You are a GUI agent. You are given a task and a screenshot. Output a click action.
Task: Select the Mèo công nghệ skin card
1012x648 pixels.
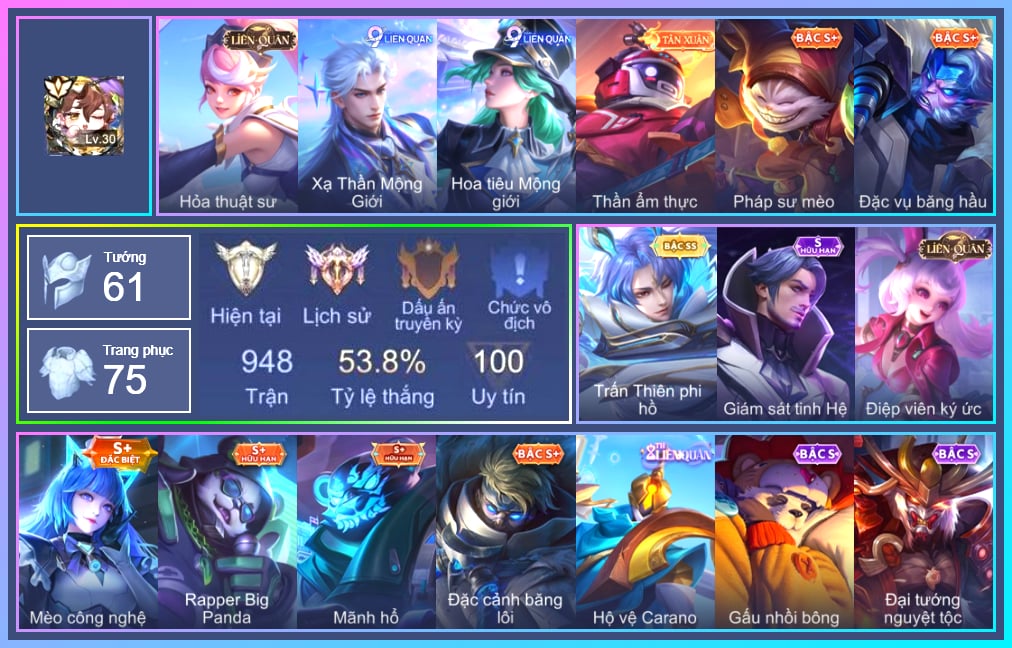click(88, 530)
